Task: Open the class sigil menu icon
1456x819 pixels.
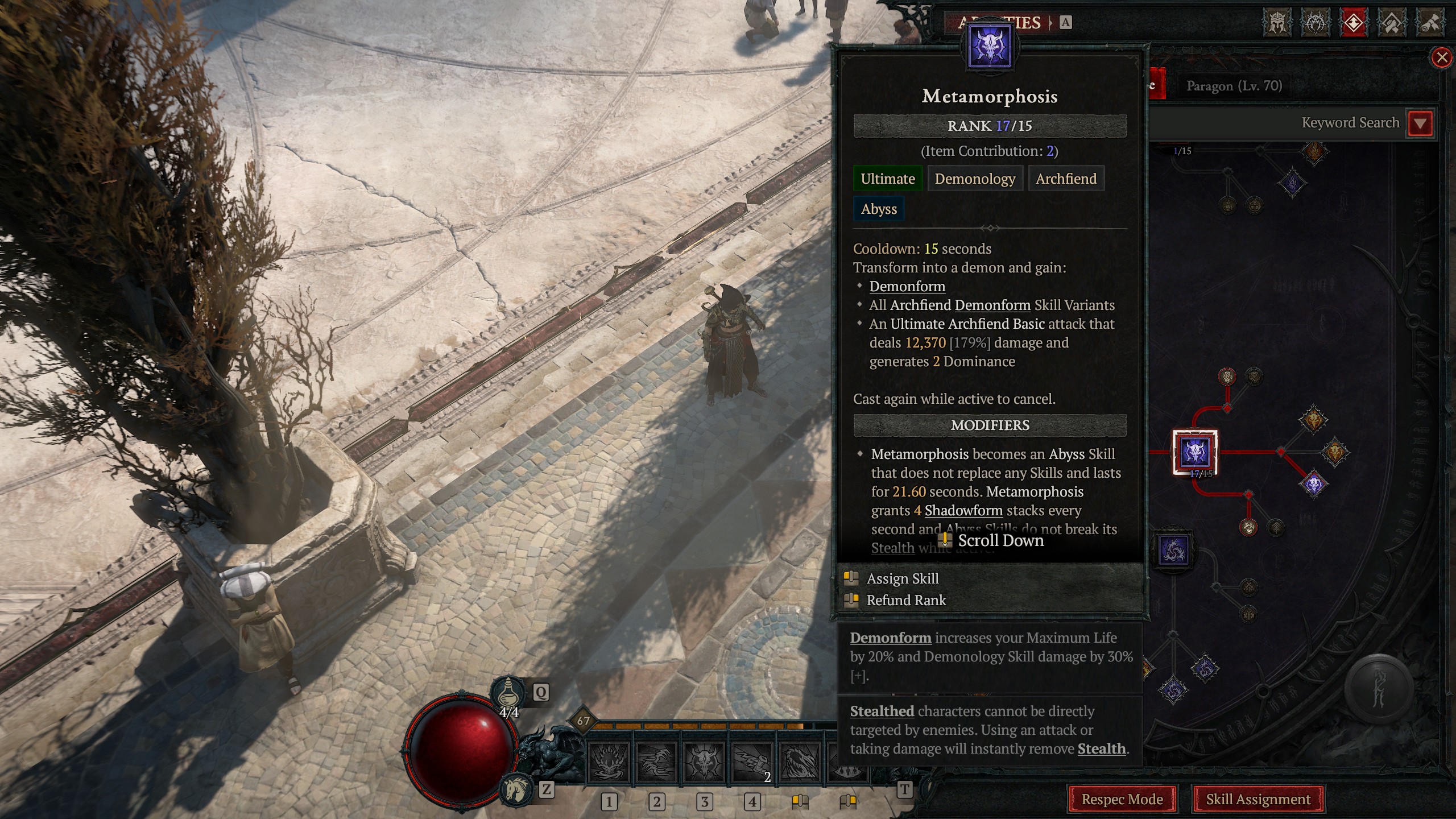Action: [1316, 23]
